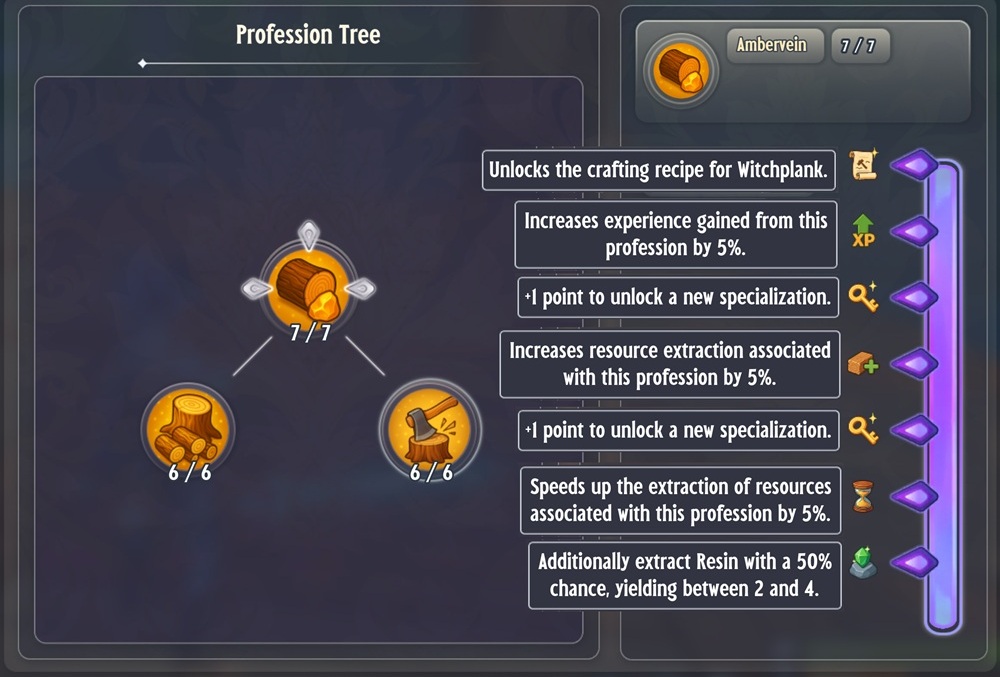This screenshot has height=677, width=1000.
Task: Click the resource extraction crate icon
Action: 863,364
